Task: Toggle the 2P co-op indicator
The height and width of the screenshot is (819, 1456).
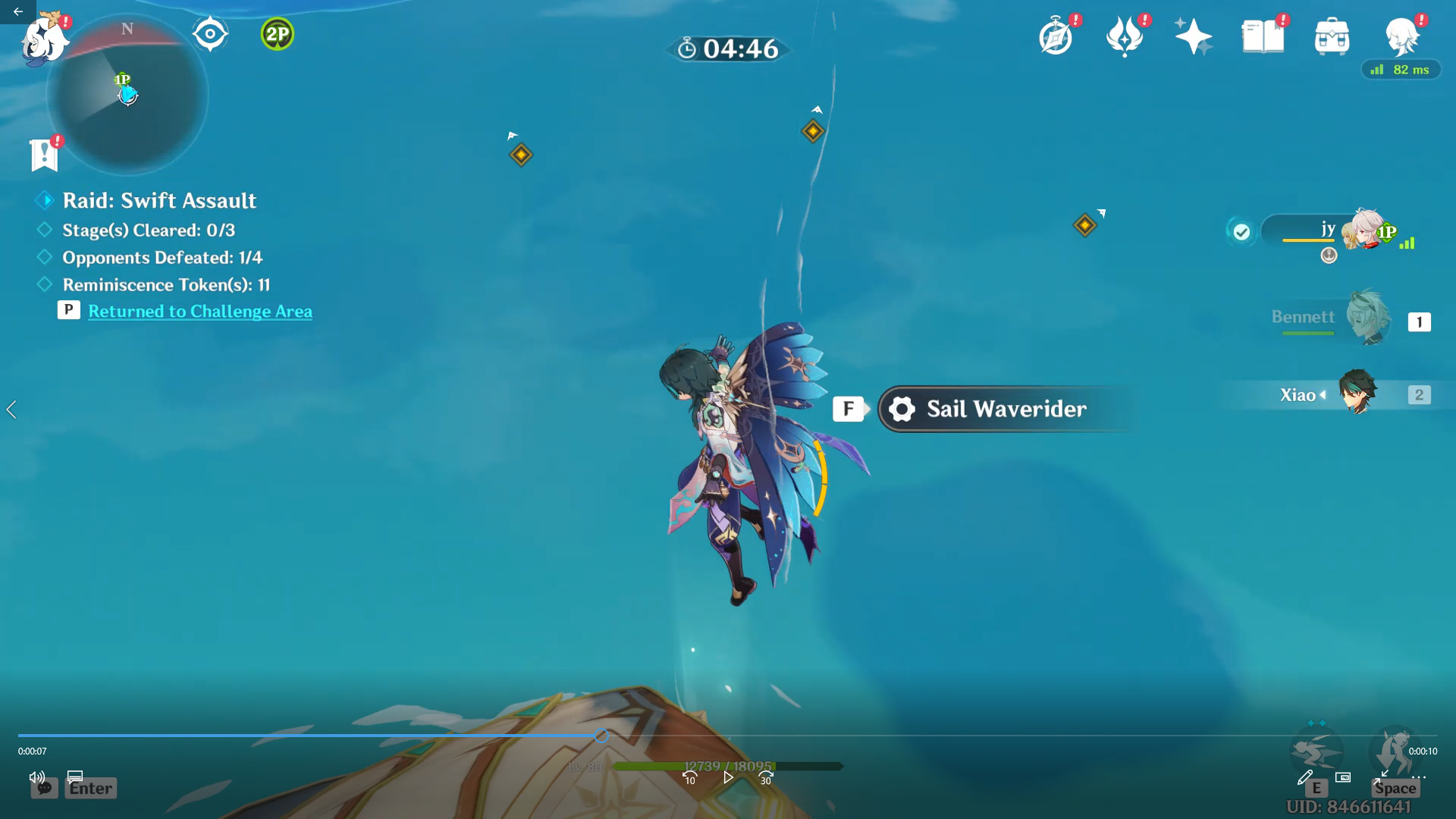Action: point(276,34)
